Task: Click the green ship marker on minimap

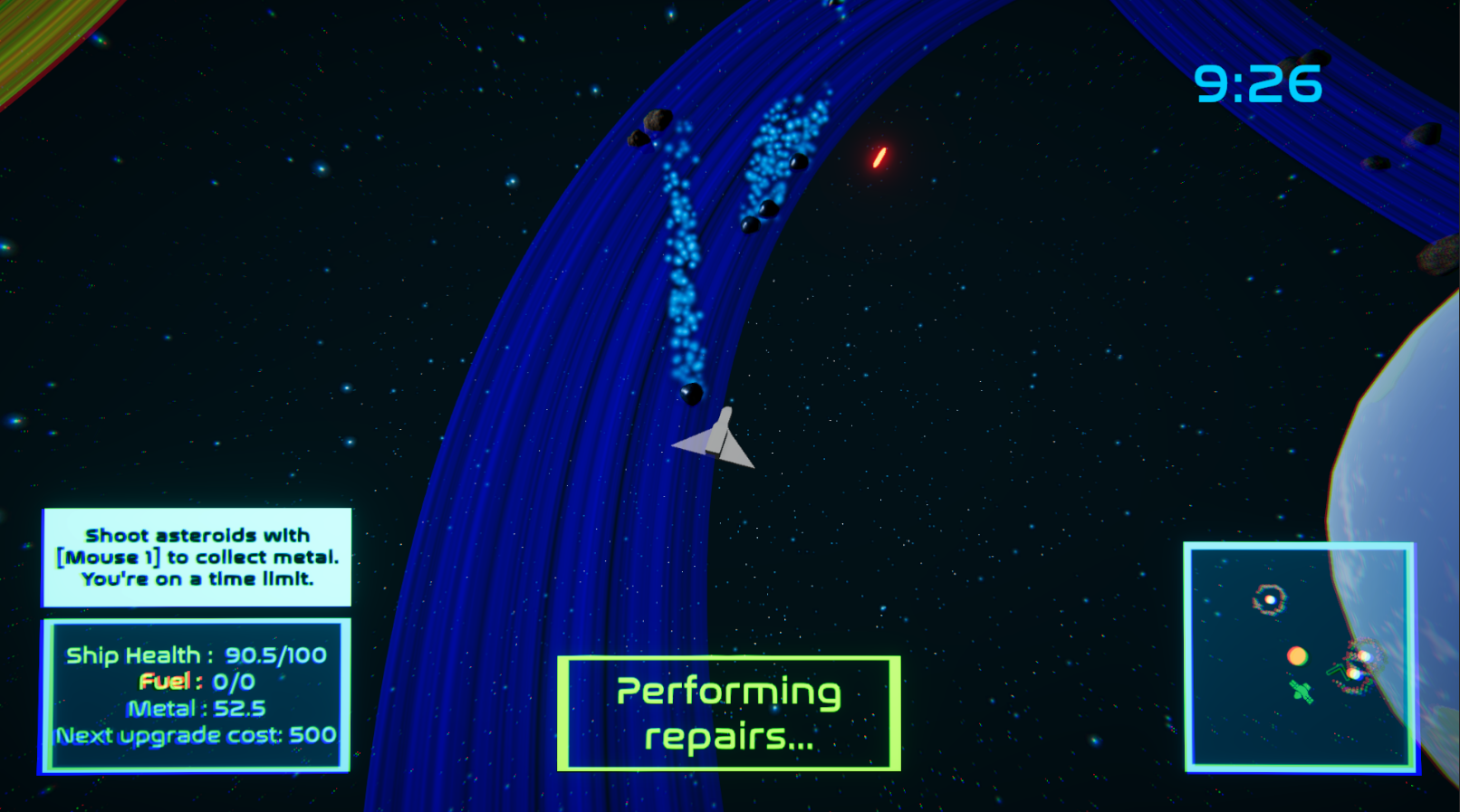Action: click(x=1302, y=693)
